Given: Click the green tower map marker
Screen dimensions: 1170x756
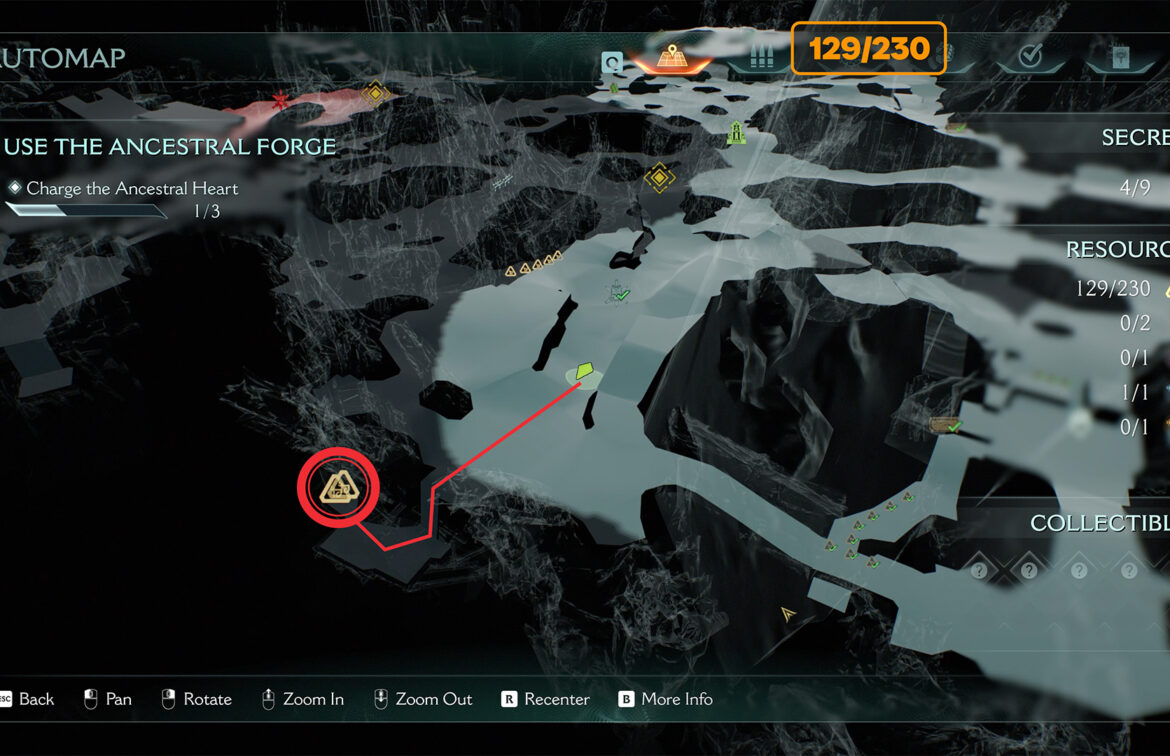Looking at the screenshot, I should click(736, 131).
